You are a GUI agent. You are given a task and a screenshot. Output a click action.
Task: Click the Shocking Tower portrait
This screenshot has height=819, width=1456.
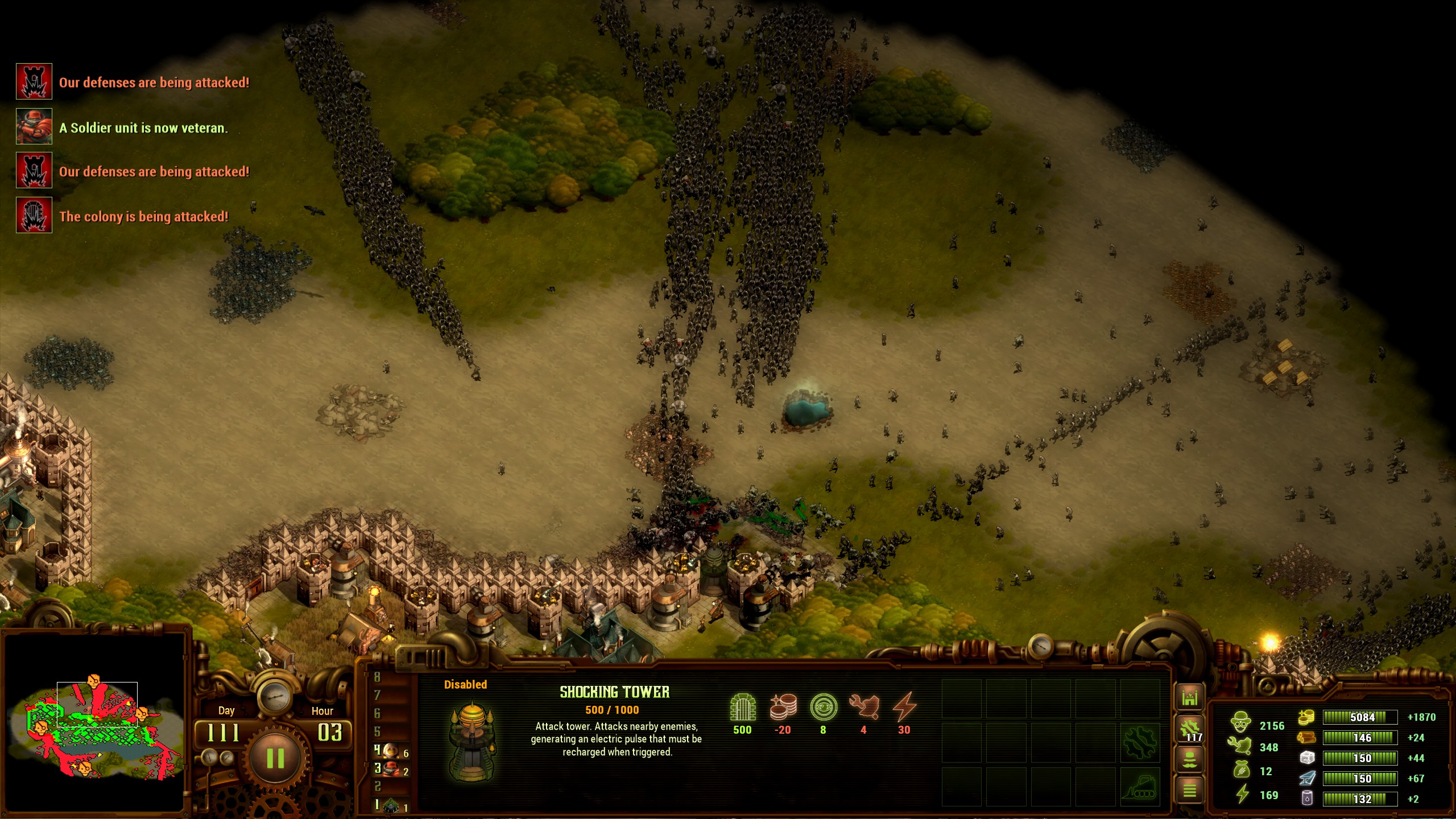[x=471, y=741]
